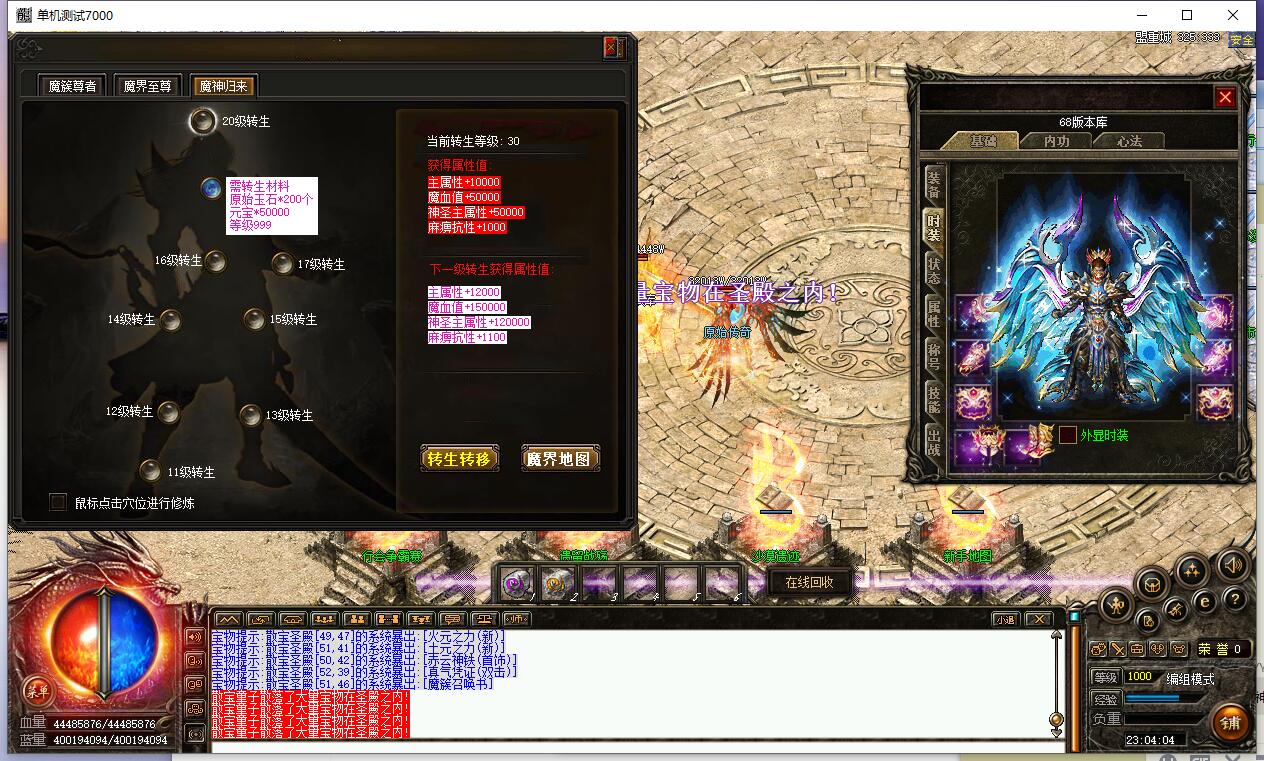1264x761 pixels.
Task: Select the 20级转生 node orb
Action: point(203,121)
